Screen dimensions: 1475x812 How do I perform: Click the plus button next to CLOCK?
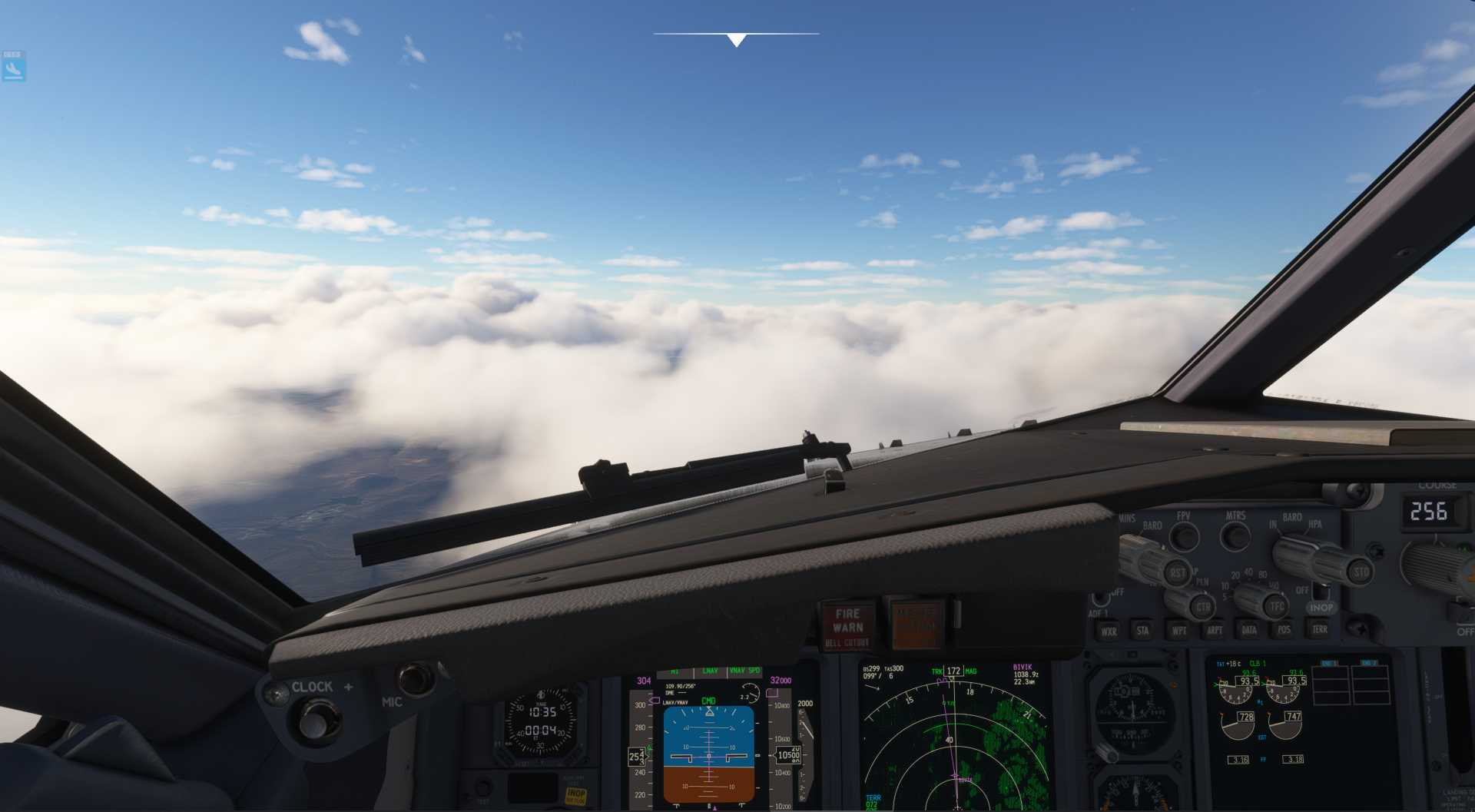[x=350, y=688]
